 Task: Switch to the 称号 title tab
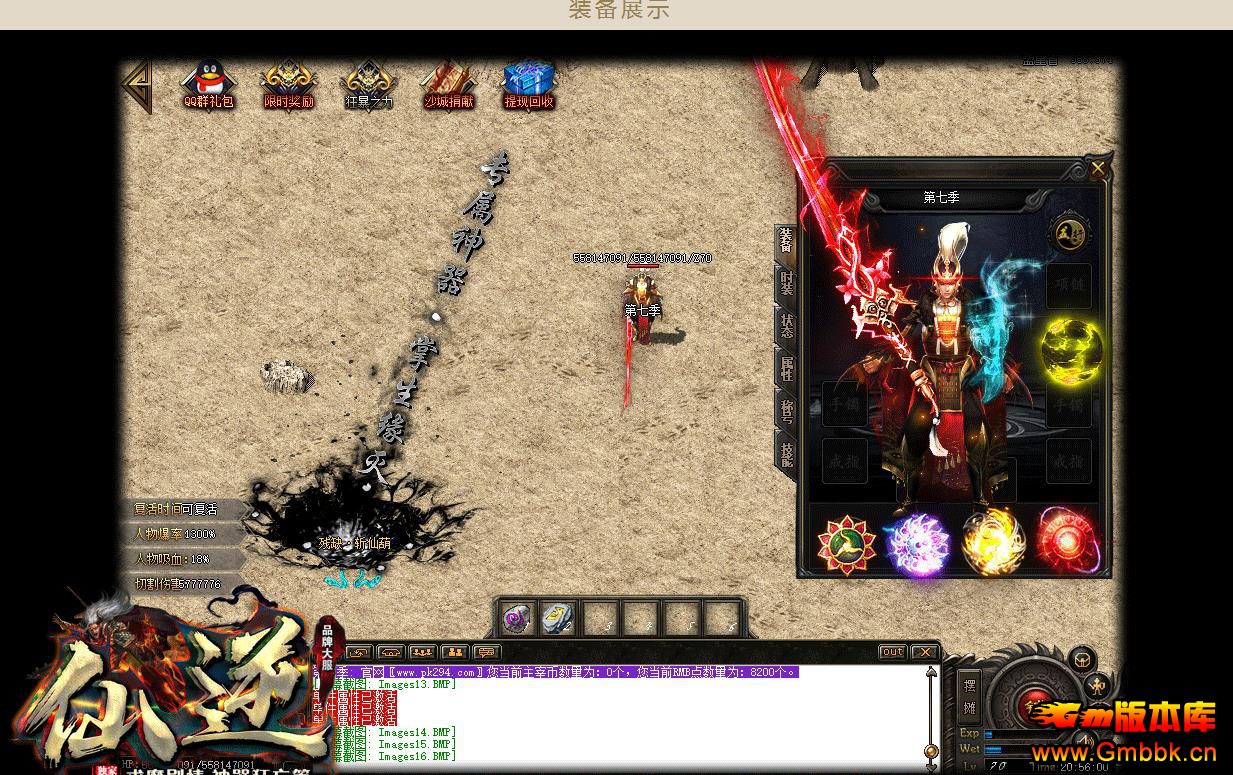pyautogui.click(x=787, y=408)
